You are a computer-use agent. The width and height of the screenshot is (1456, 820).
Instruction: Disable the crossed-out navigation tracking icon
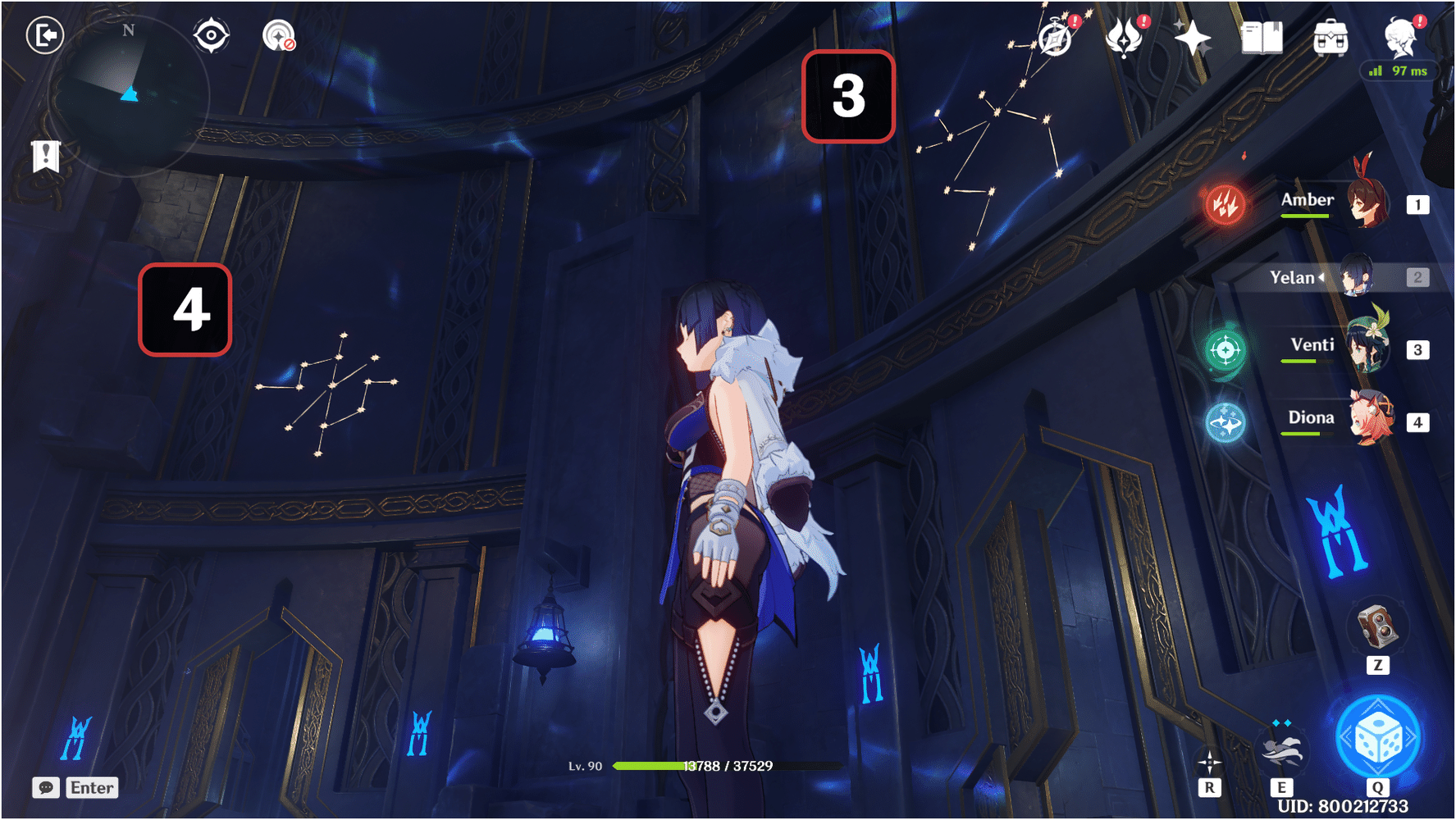point(280,37)
